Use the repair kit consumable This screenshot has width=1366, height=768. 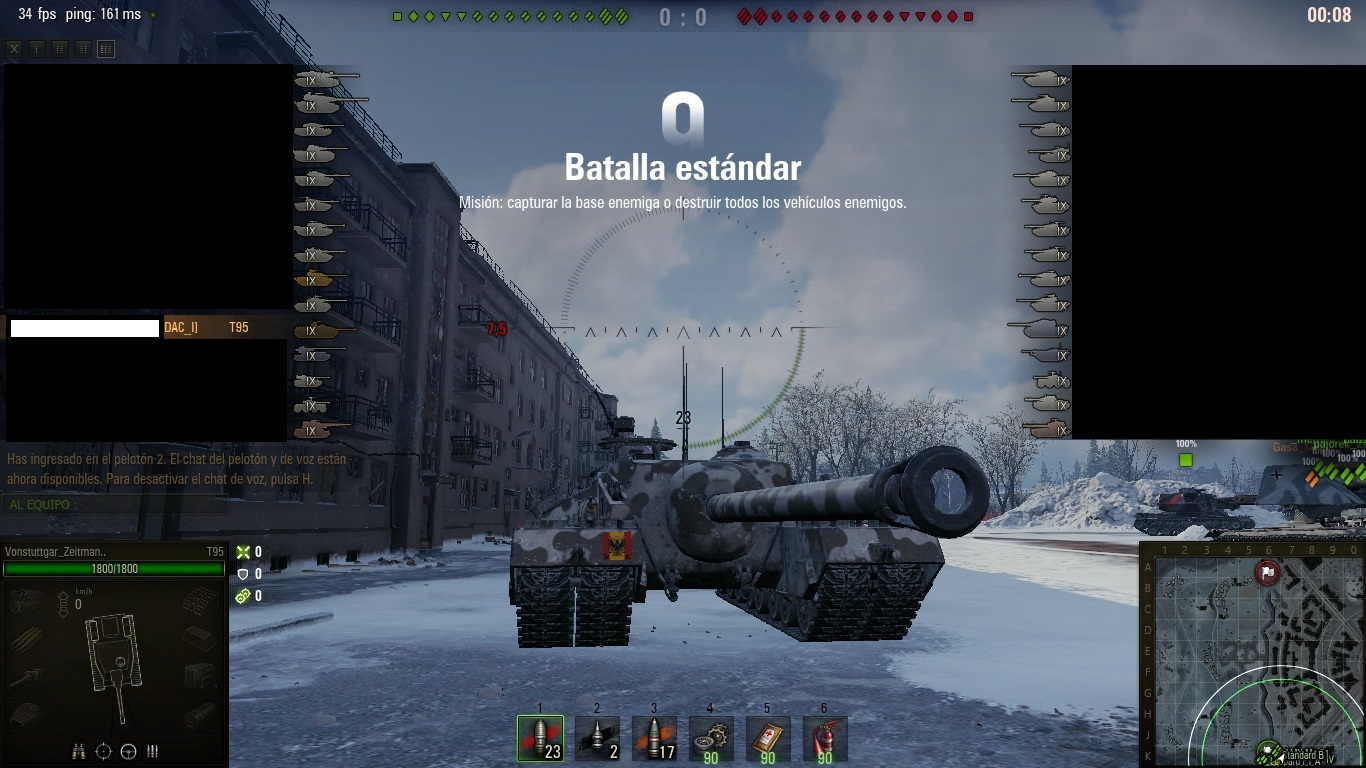[711, 738]
